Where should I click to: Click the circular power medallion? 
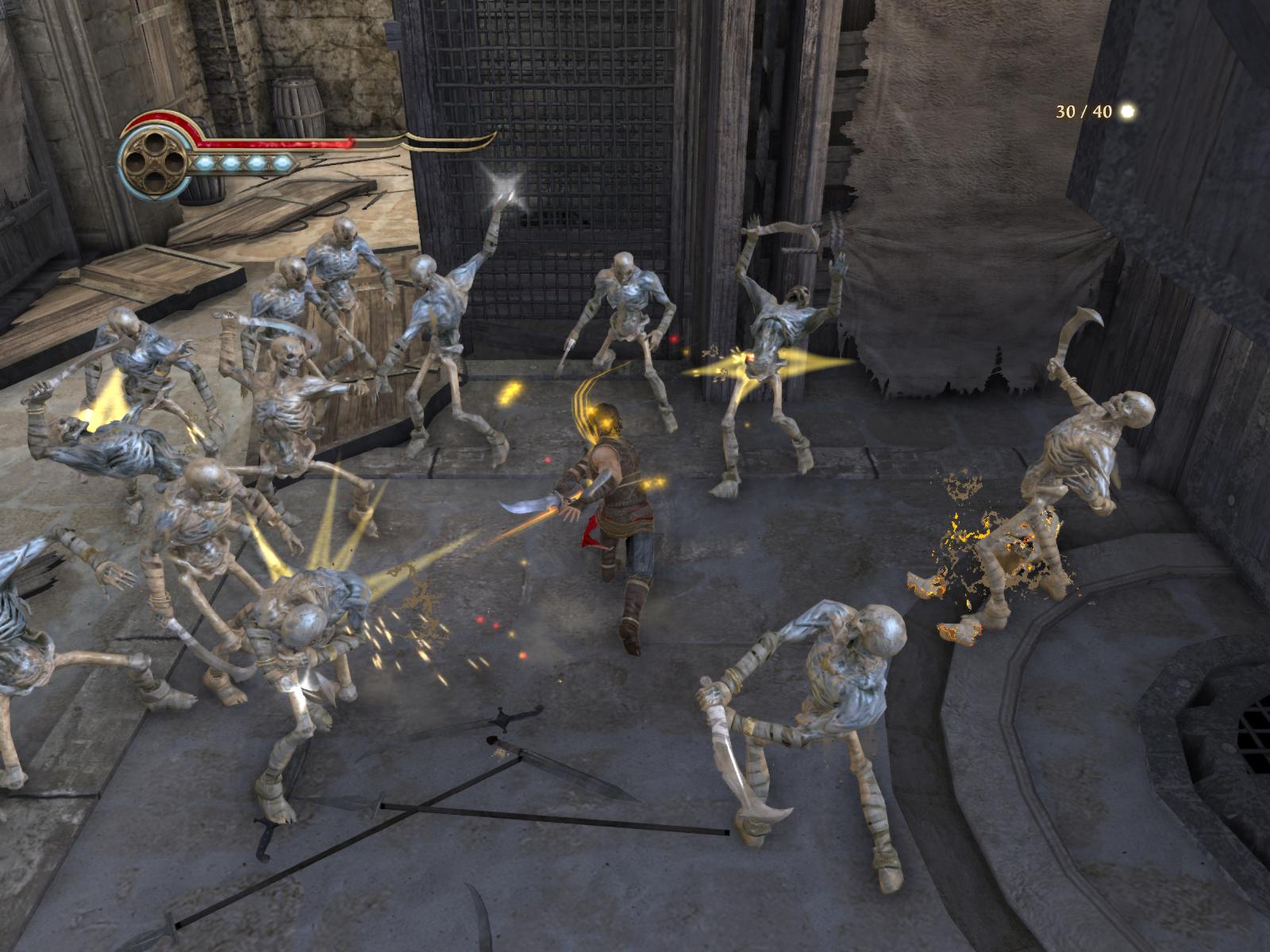click(155, 163)
